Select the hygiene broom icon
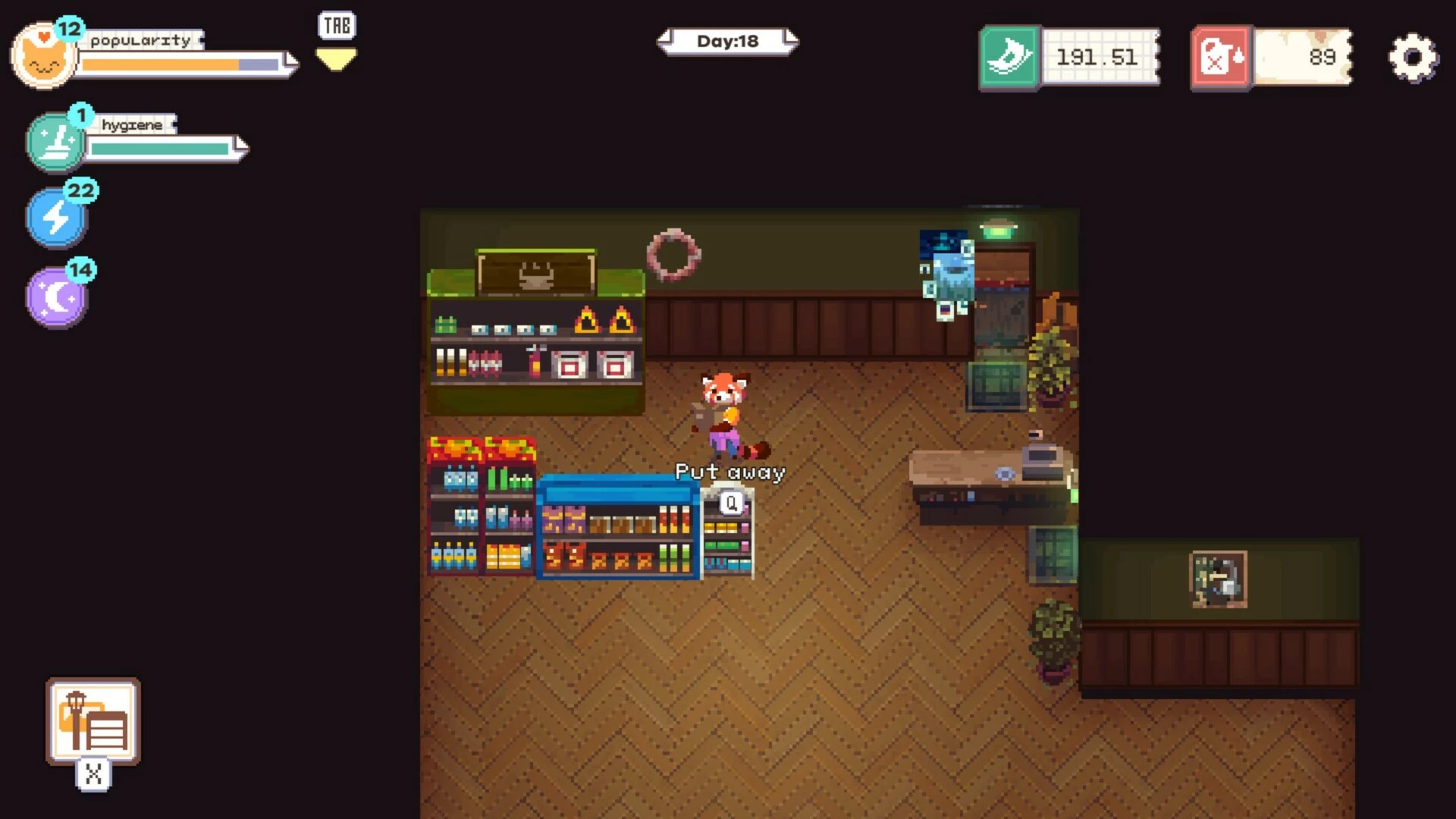Screen dimensions: 1456x819 point(55,142)
